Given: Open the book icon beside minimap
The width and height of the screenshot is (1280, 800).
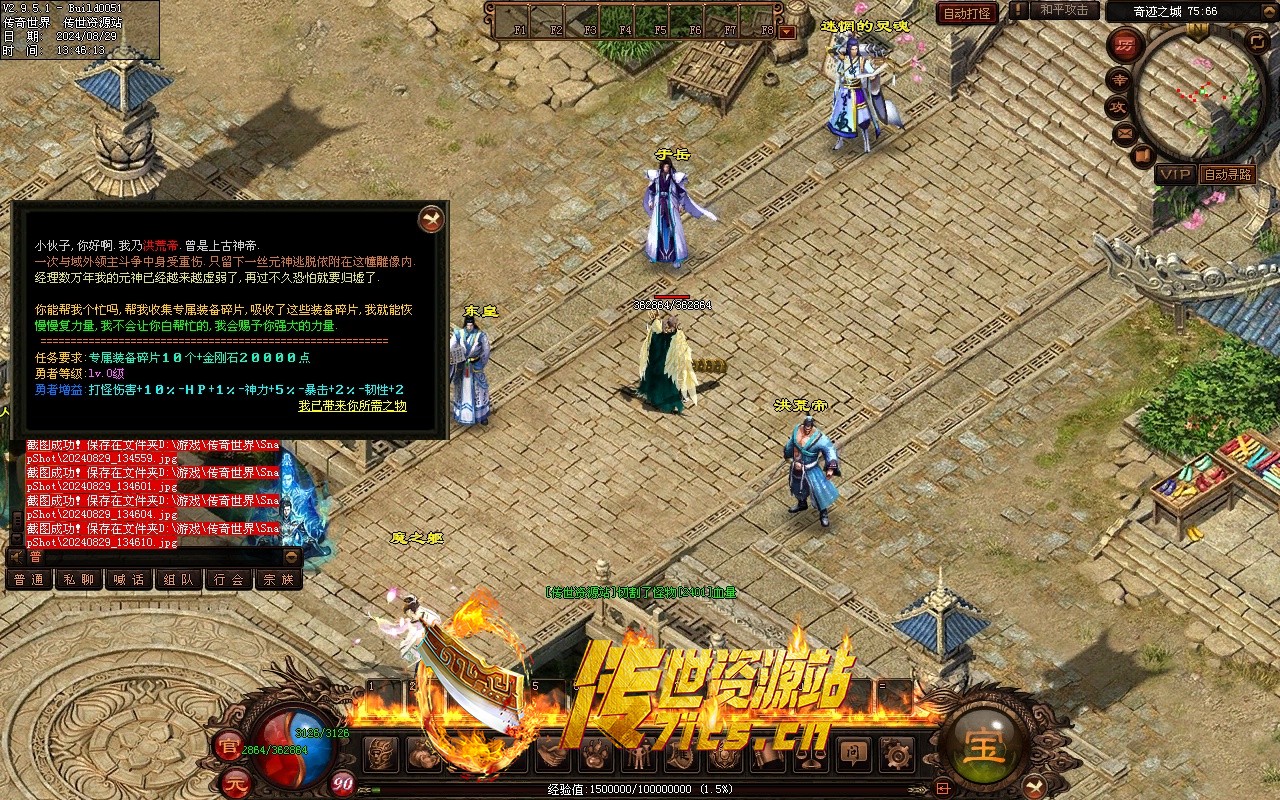Looking at the screenshot, I should coord(1143,156).
